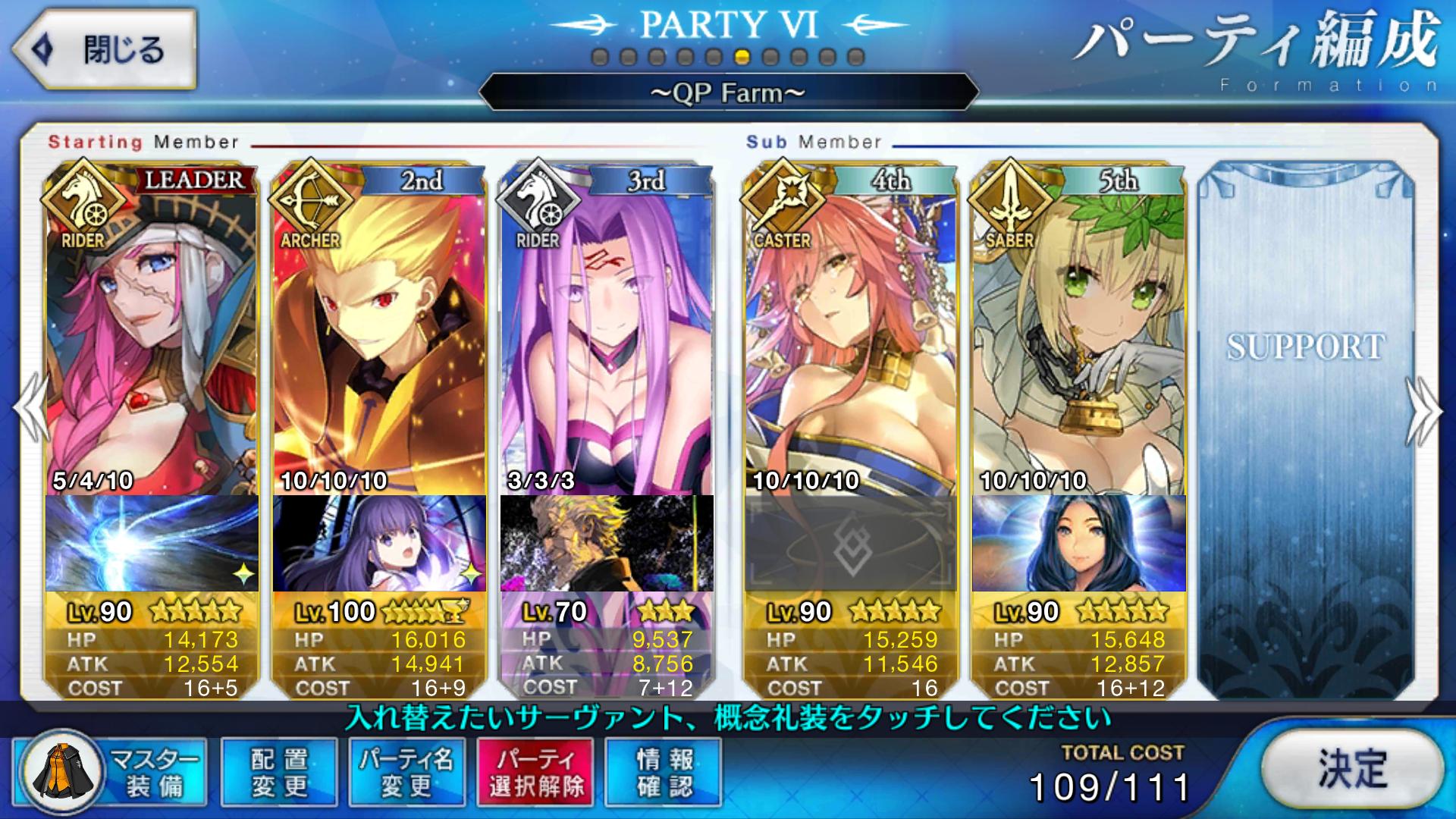Open the 配置変更 arrangement change option

tap(279, 772)
